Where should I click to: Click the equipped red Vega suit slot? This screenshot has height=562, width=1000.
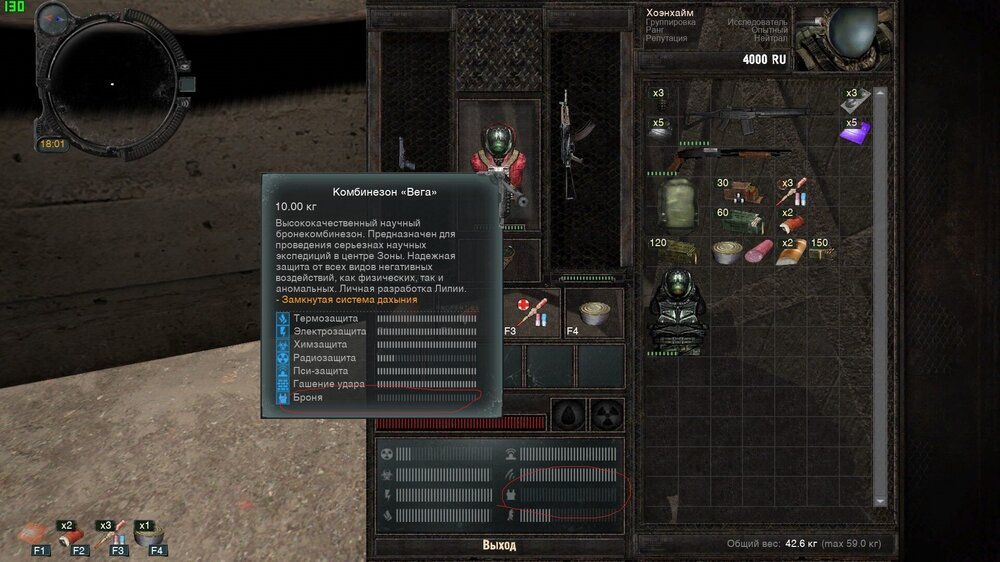[498, 165]
